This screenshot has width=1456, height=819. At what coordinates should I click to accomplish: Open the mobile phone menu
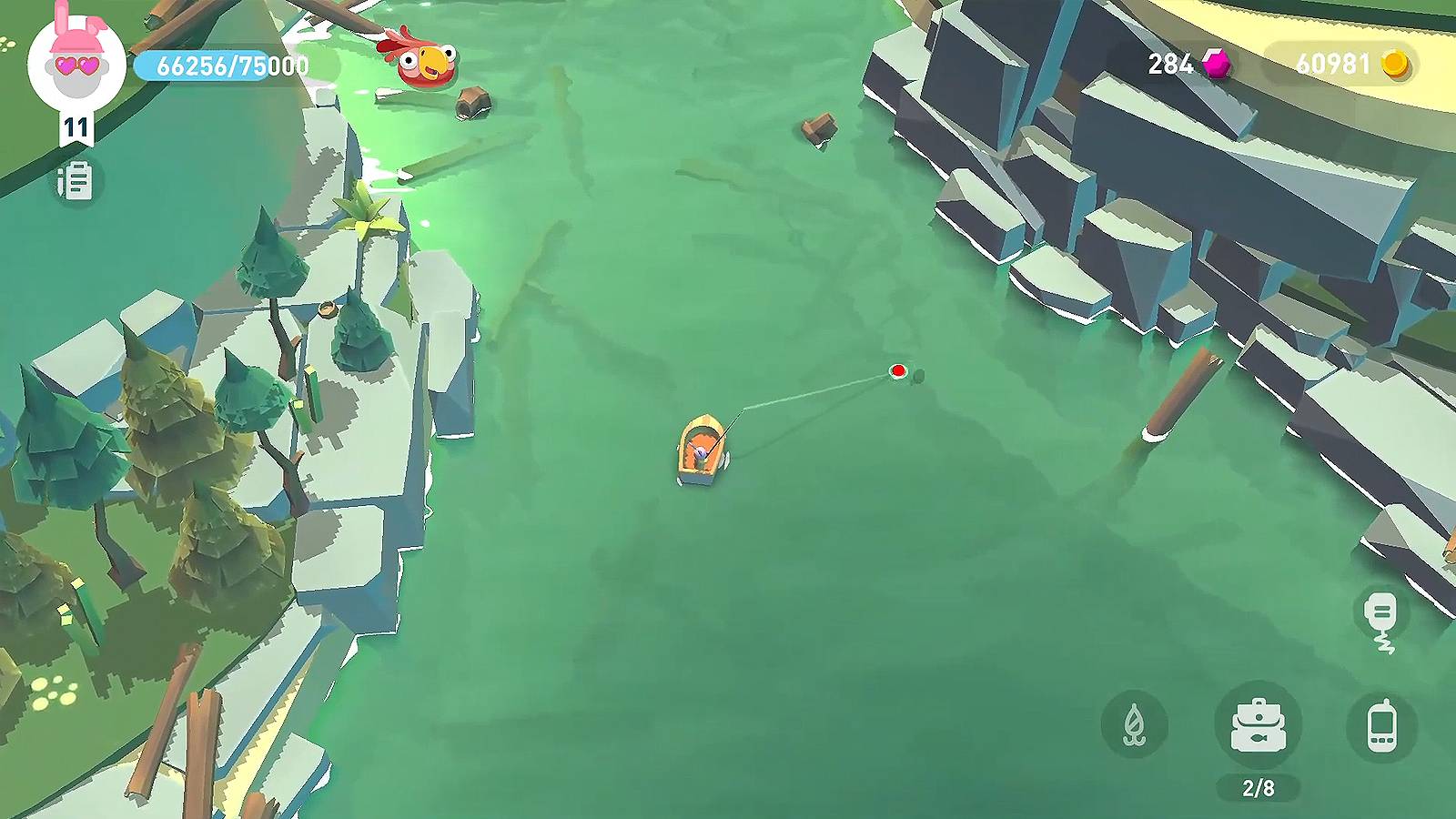(x=1381, y=725)
